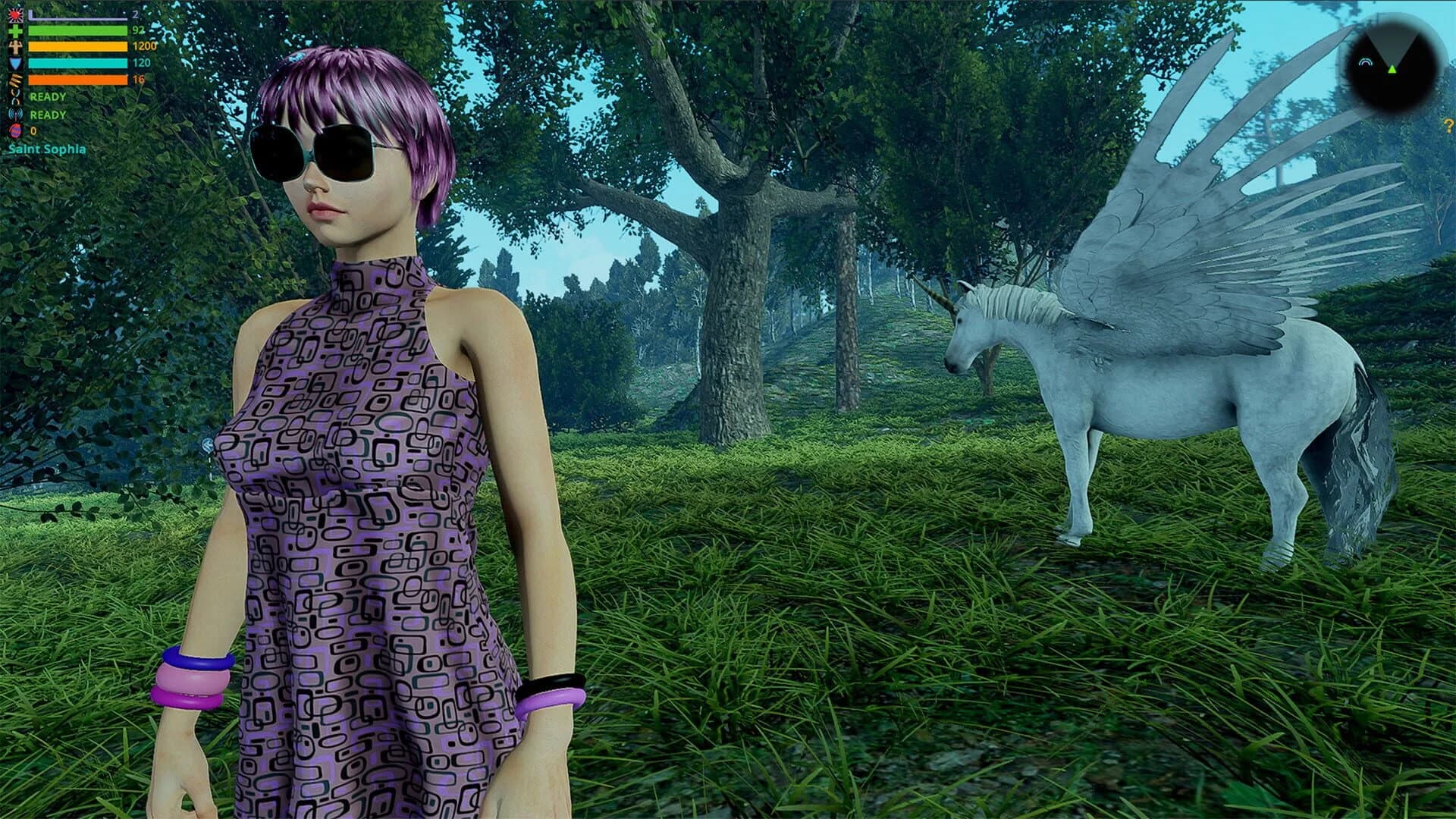
Task: Select the green health cross icon
Action: [x=15, y=31]
